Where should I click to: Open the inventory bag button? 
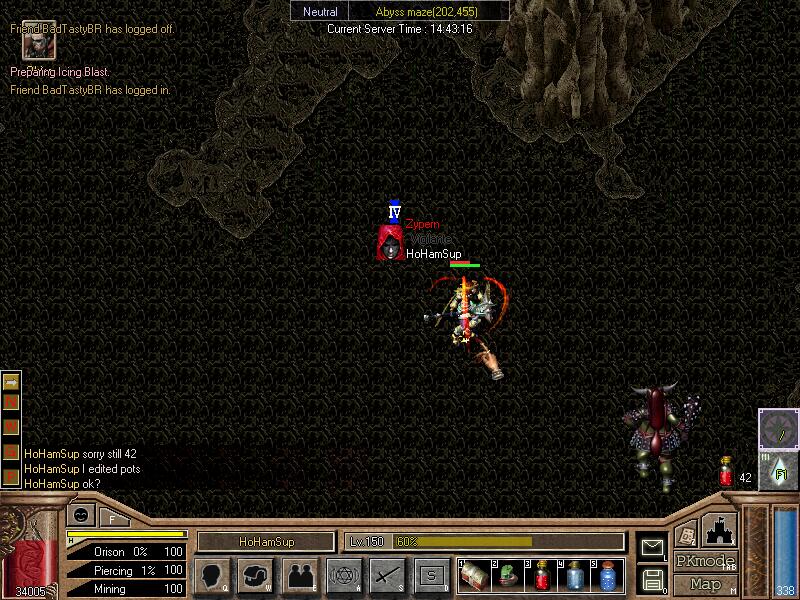coord(255,575)
